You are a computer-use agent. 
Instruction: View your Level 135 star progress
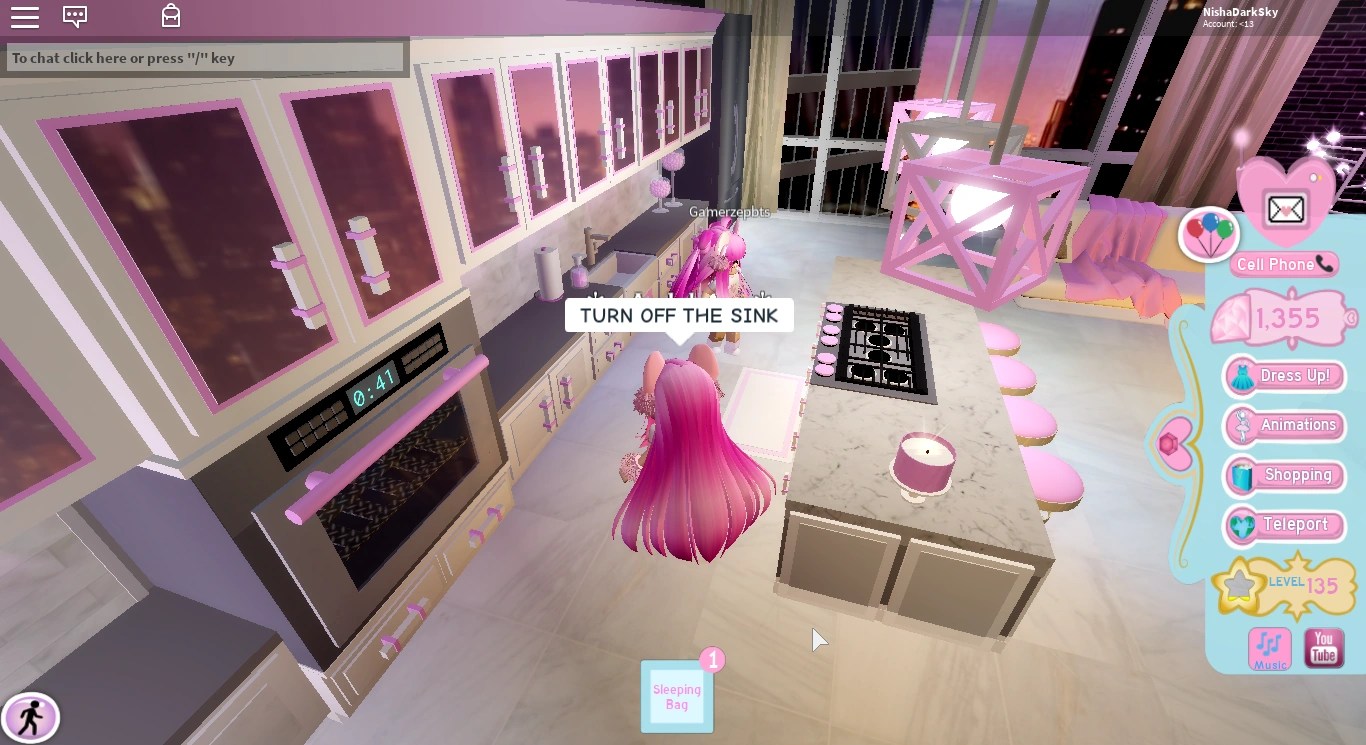point(1283,586)
